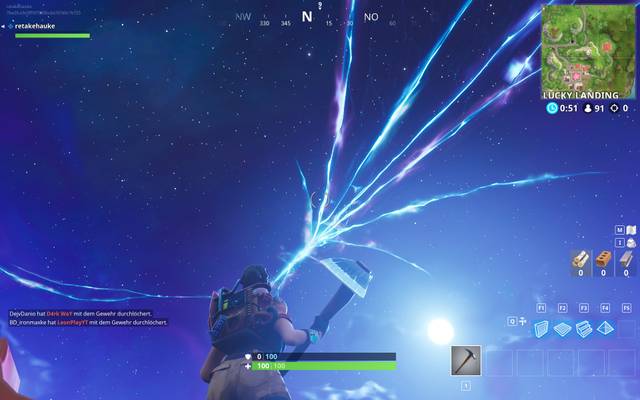
Task: Choose the wall building piece
Action: 541,328
